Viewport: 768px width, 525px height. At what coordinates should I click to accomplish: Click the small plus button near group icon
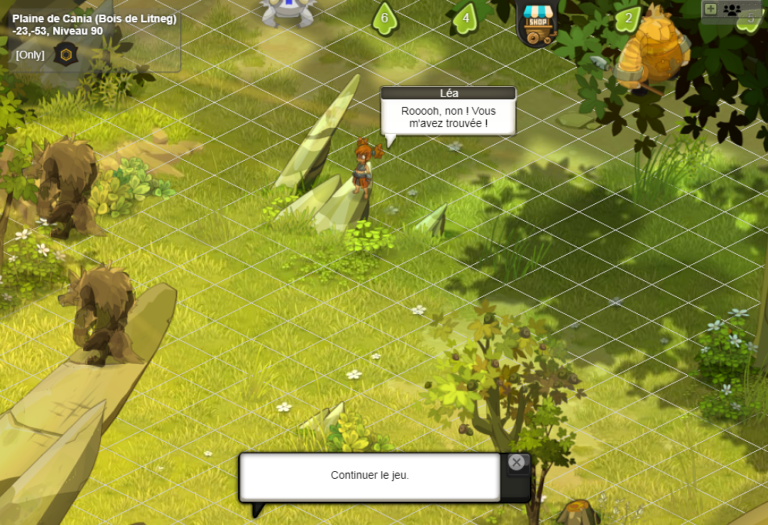(x=710, y=9)
